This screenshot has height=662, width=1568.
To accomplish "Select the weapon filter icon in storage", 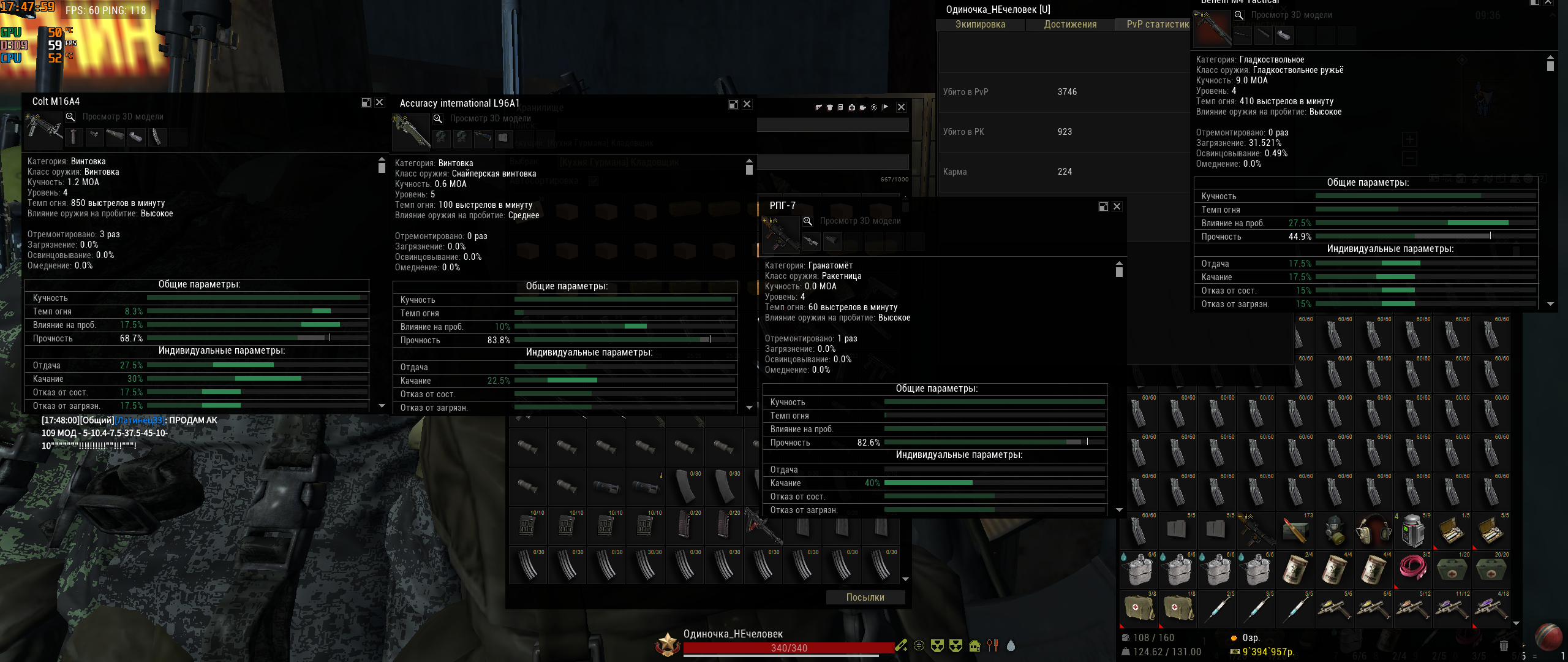I will click(x=819, y=107).
